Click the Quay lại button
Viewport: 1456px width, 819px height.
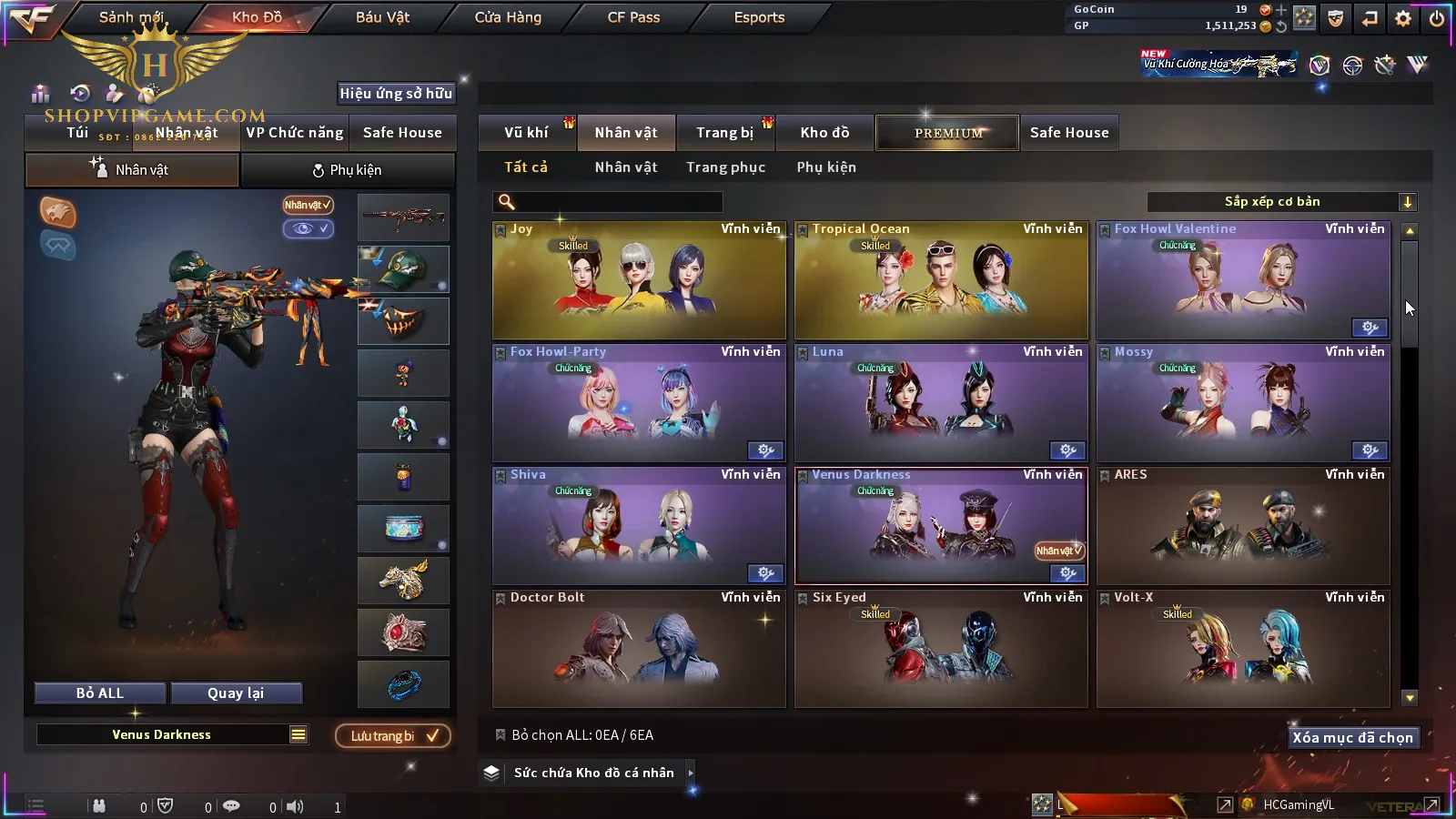click(x=236, y=693)
